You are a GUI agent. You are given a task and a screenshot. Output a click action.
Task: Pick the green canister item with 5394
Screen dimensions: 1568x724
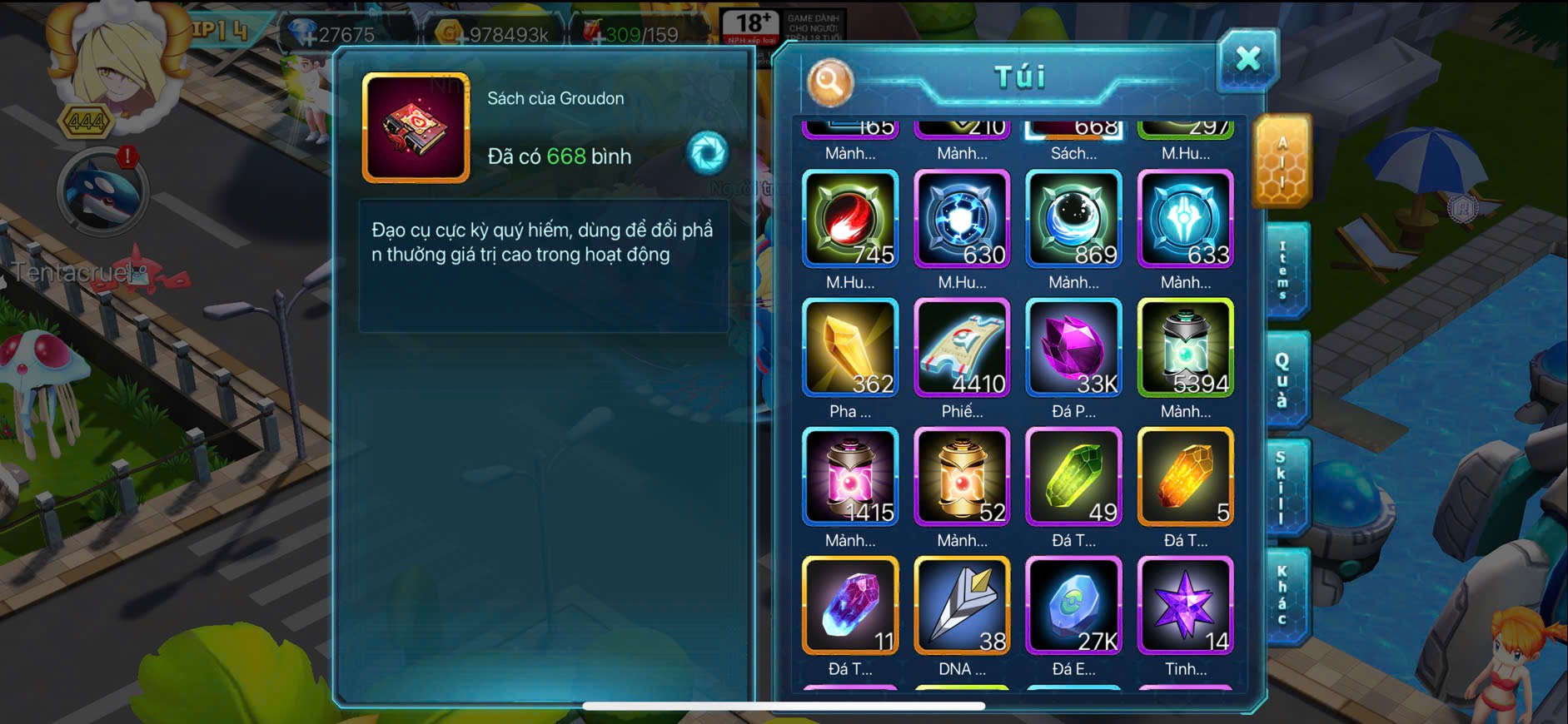click(1185, 347)
